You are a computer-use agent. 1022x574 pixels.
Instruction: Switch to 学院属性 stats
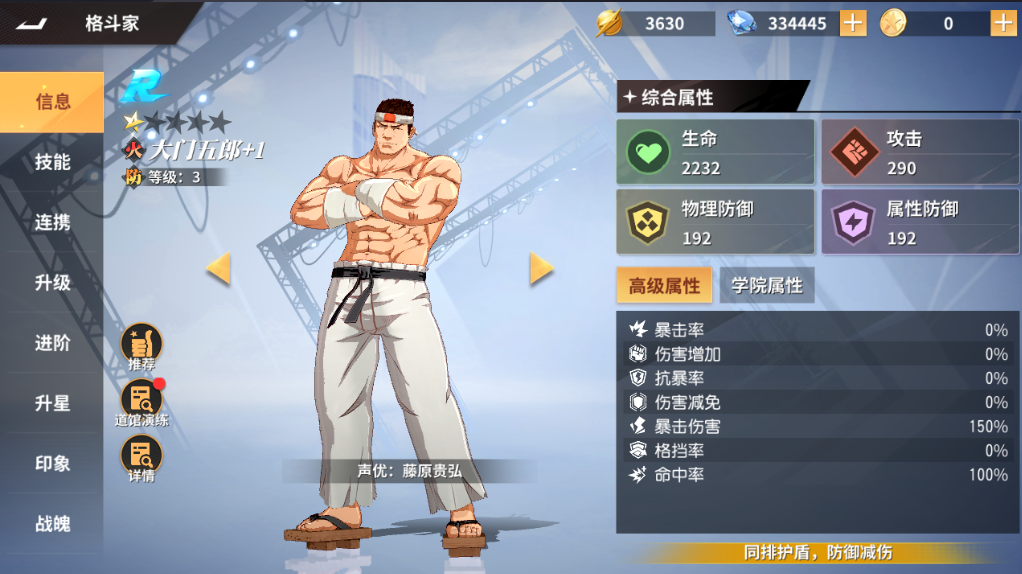(x=767, y=286)
